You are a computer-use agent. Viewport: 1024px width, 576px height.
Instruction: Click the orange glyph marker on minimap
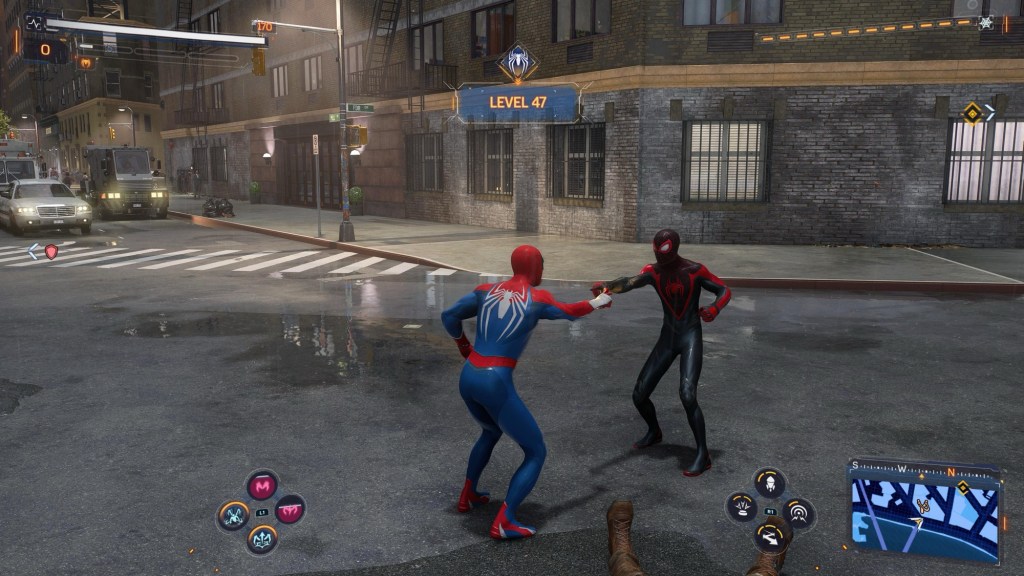(924, 506)
